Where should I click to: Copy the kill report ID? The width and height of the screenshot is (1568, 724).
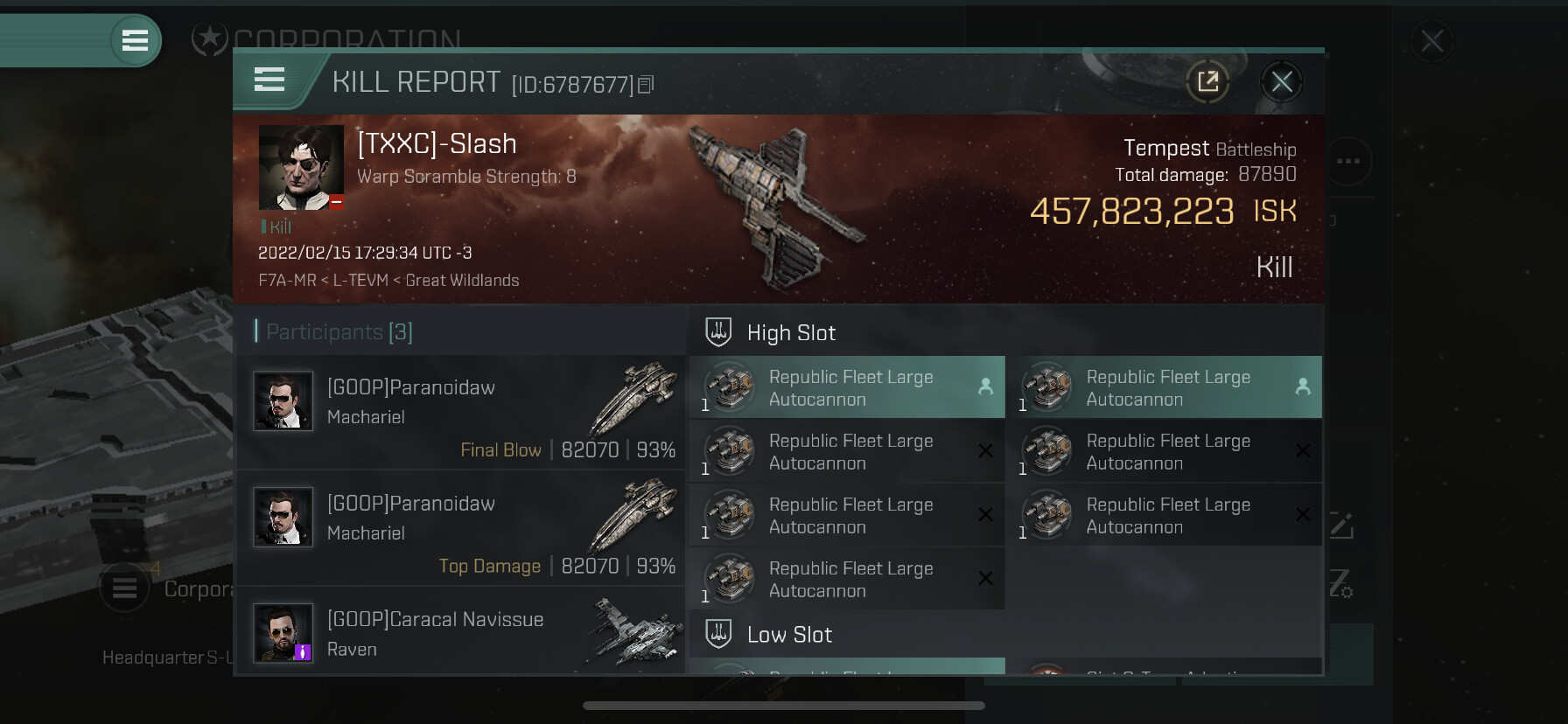coord(646,85)
